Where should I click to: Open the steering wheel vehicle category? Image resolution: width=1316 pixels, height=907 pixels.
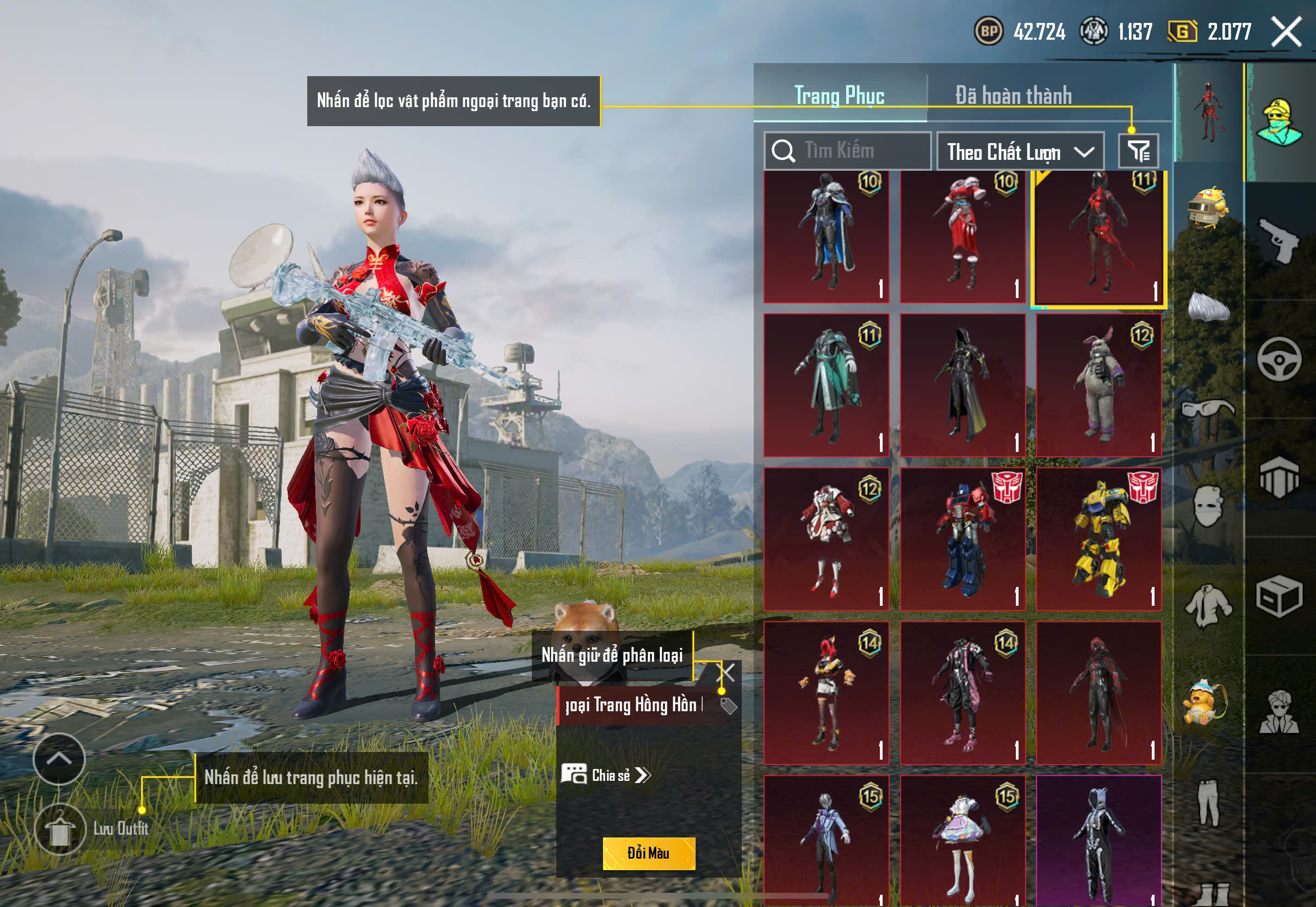[x=1279, y=359]
